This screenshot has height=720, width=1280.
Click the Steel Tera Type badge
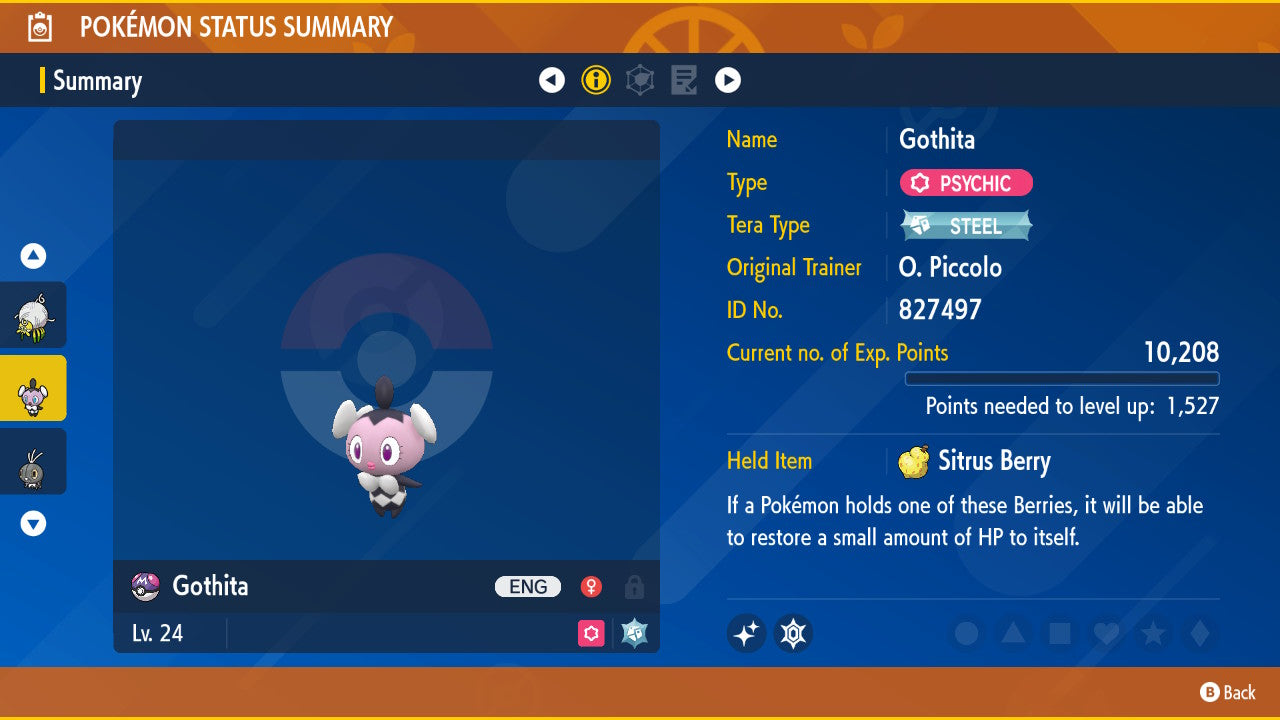coord(966,226)
